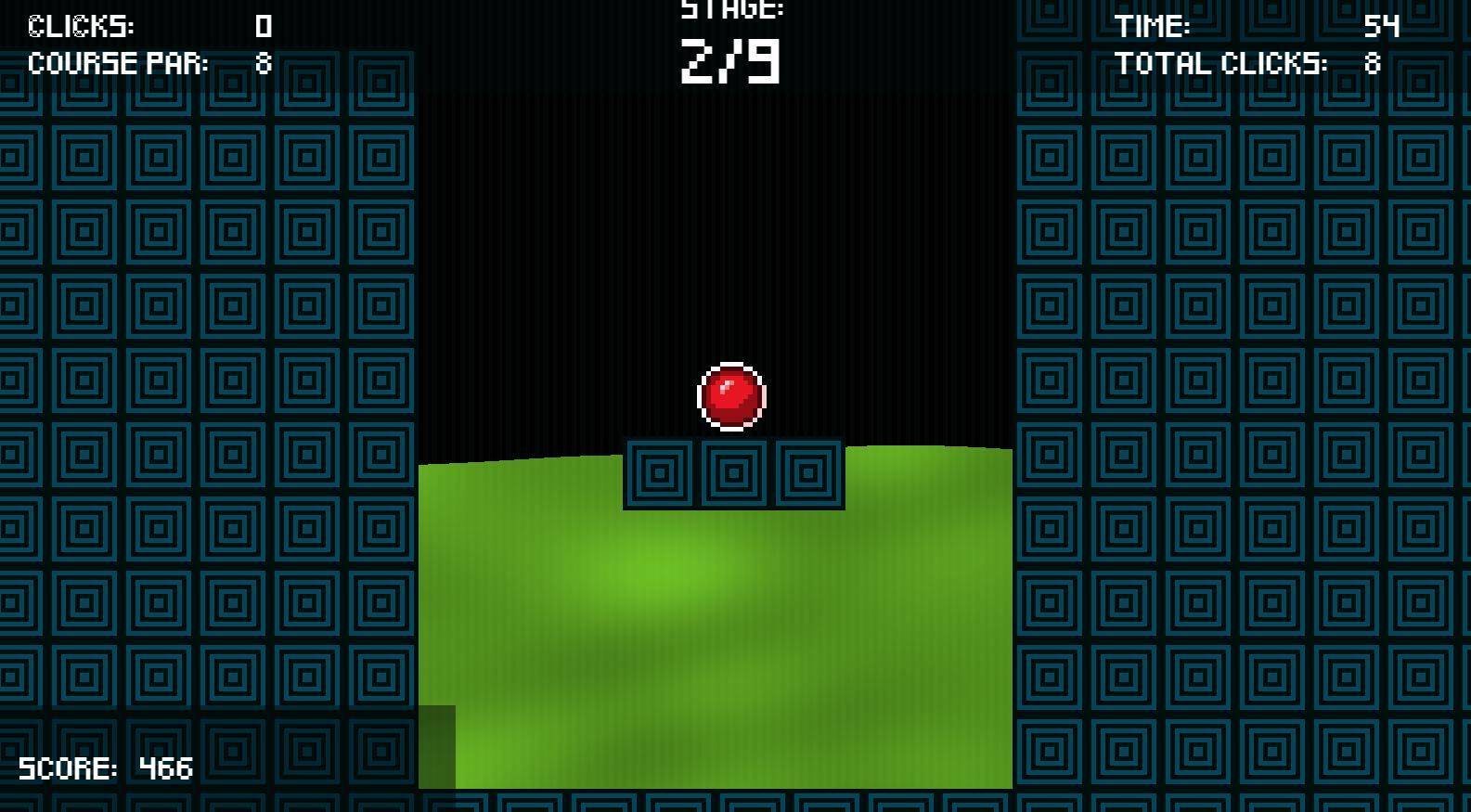Click the CLICKS counter showing 0
1471x812 pixels.
265,26
